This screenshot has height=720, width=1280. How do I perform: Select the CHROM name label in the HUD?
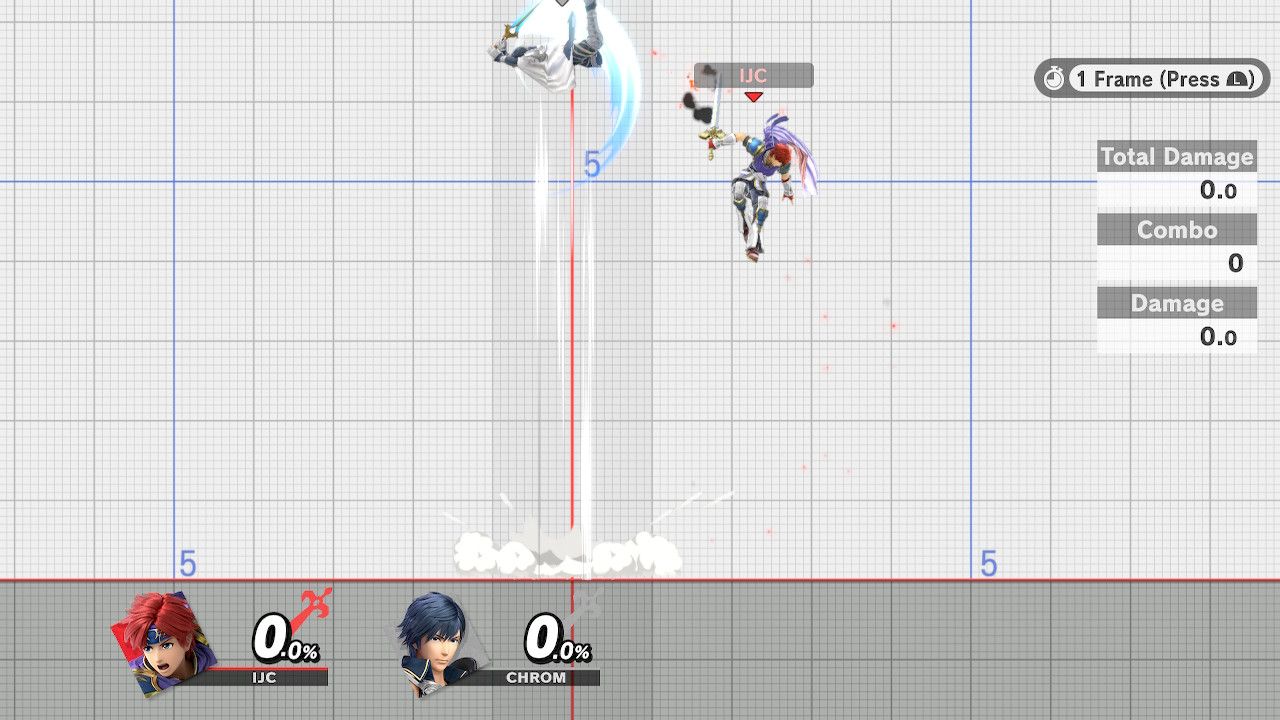pyautogui.click(x=537, y=675)
